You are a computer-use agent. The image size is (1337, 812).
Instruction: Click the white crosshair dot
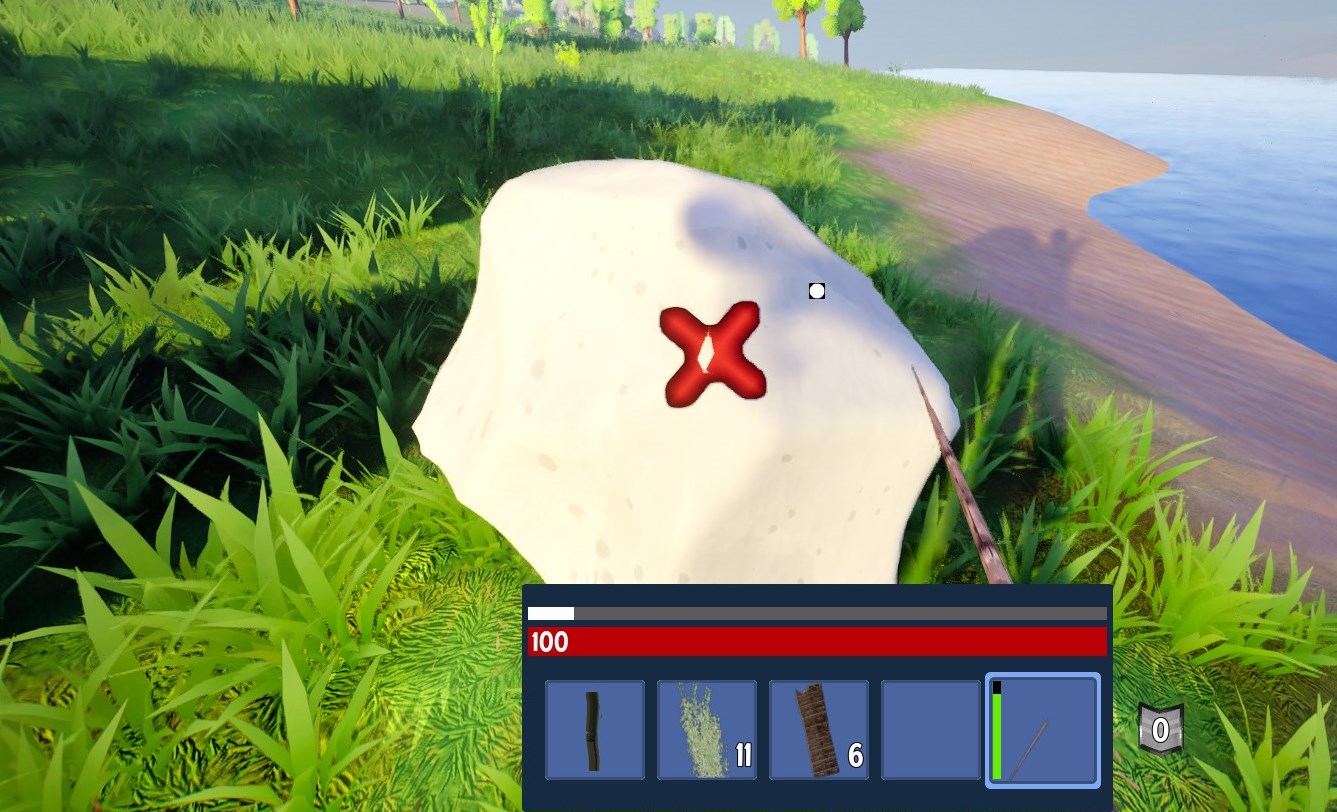click(816, 291)
